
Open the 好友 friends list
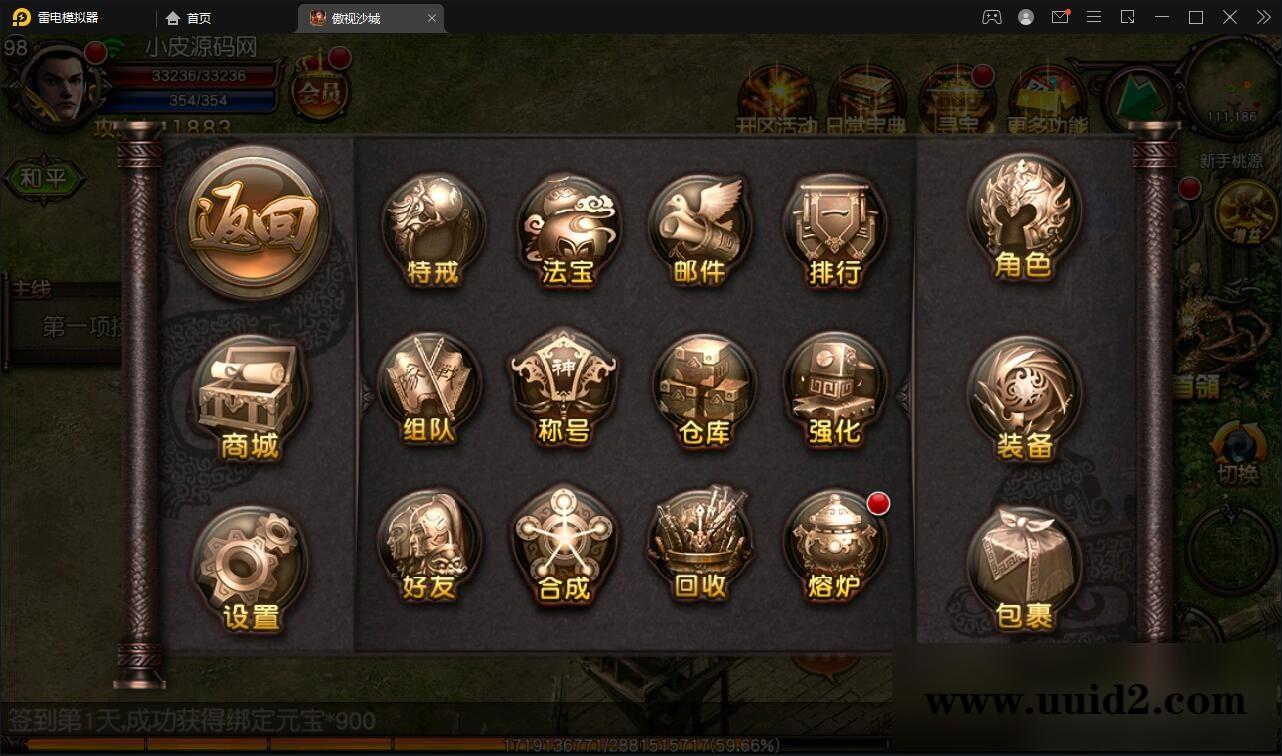coord(430,546)
